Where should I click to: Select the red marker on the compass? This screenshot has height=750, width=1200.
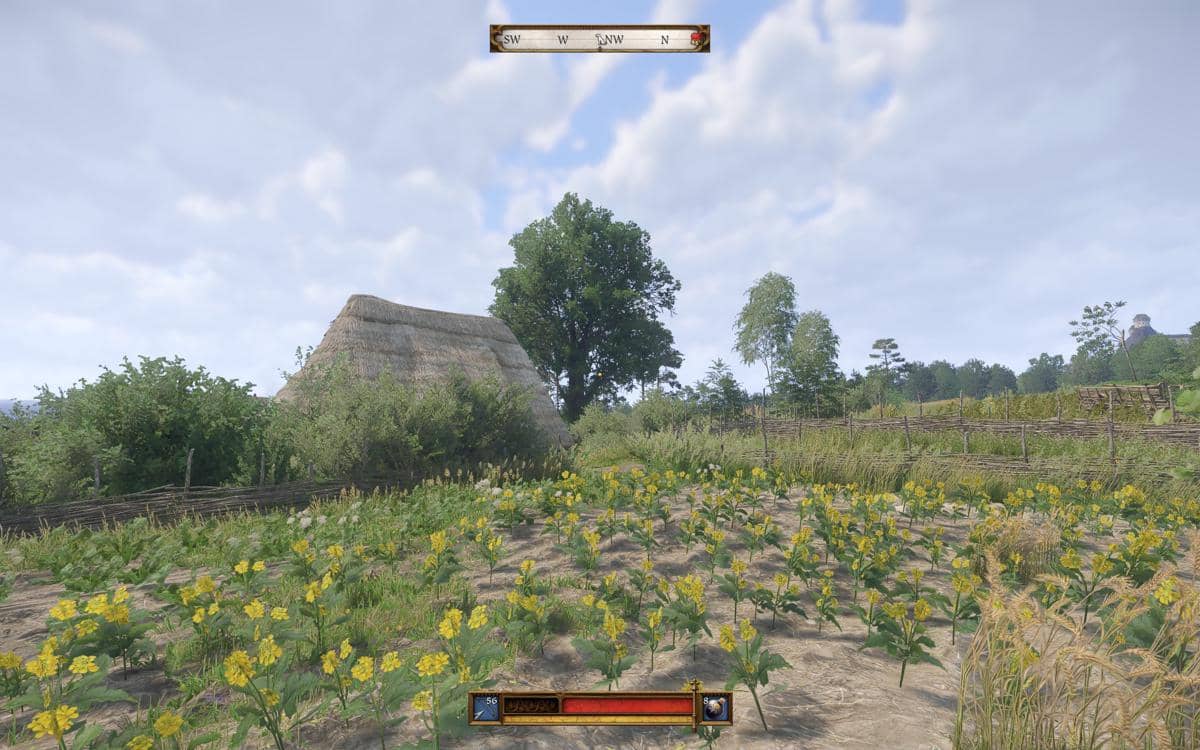697,38
